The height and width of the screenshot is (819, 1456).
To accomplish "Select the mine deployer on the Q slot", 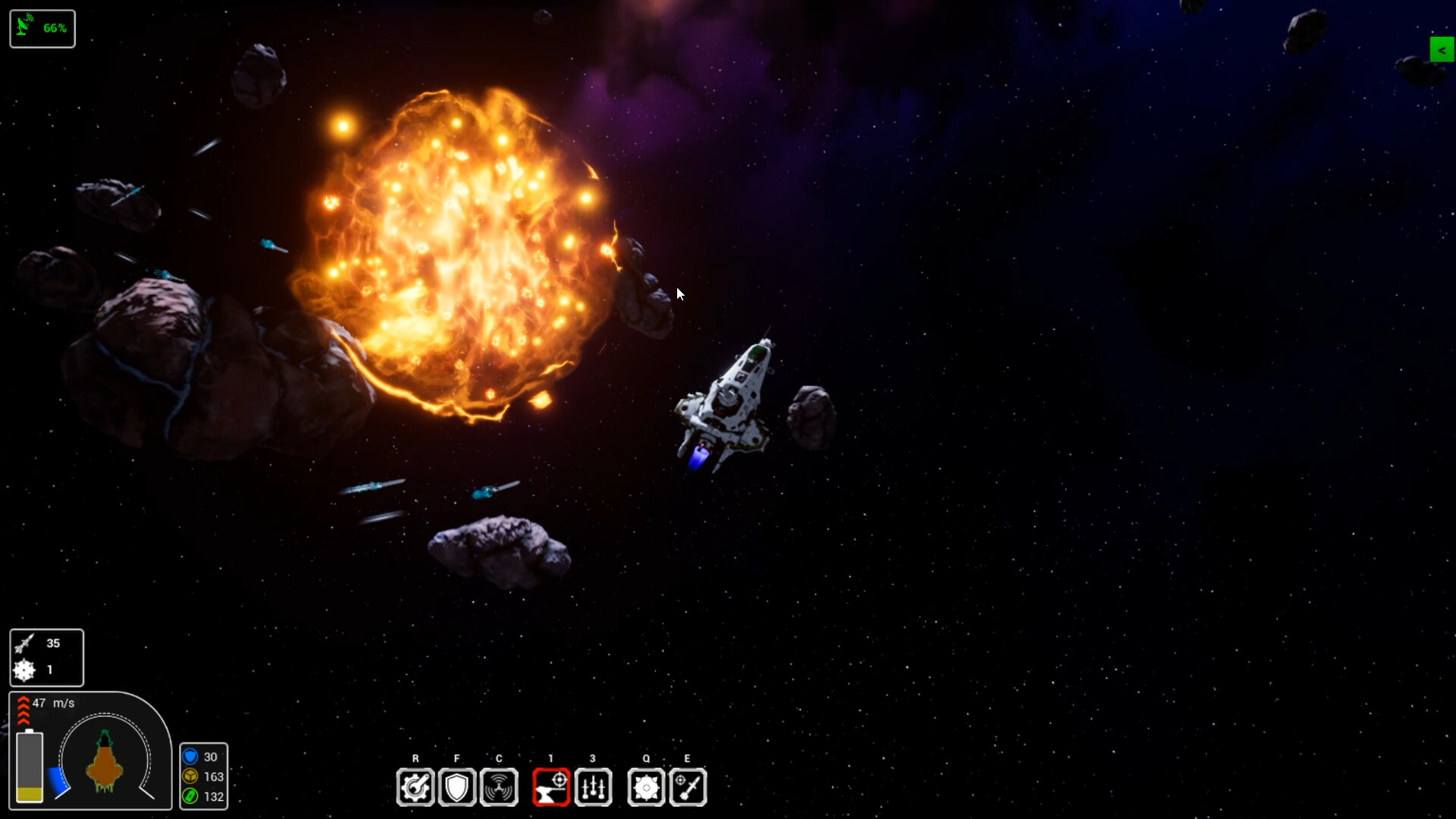I will [x=646, y=787].
